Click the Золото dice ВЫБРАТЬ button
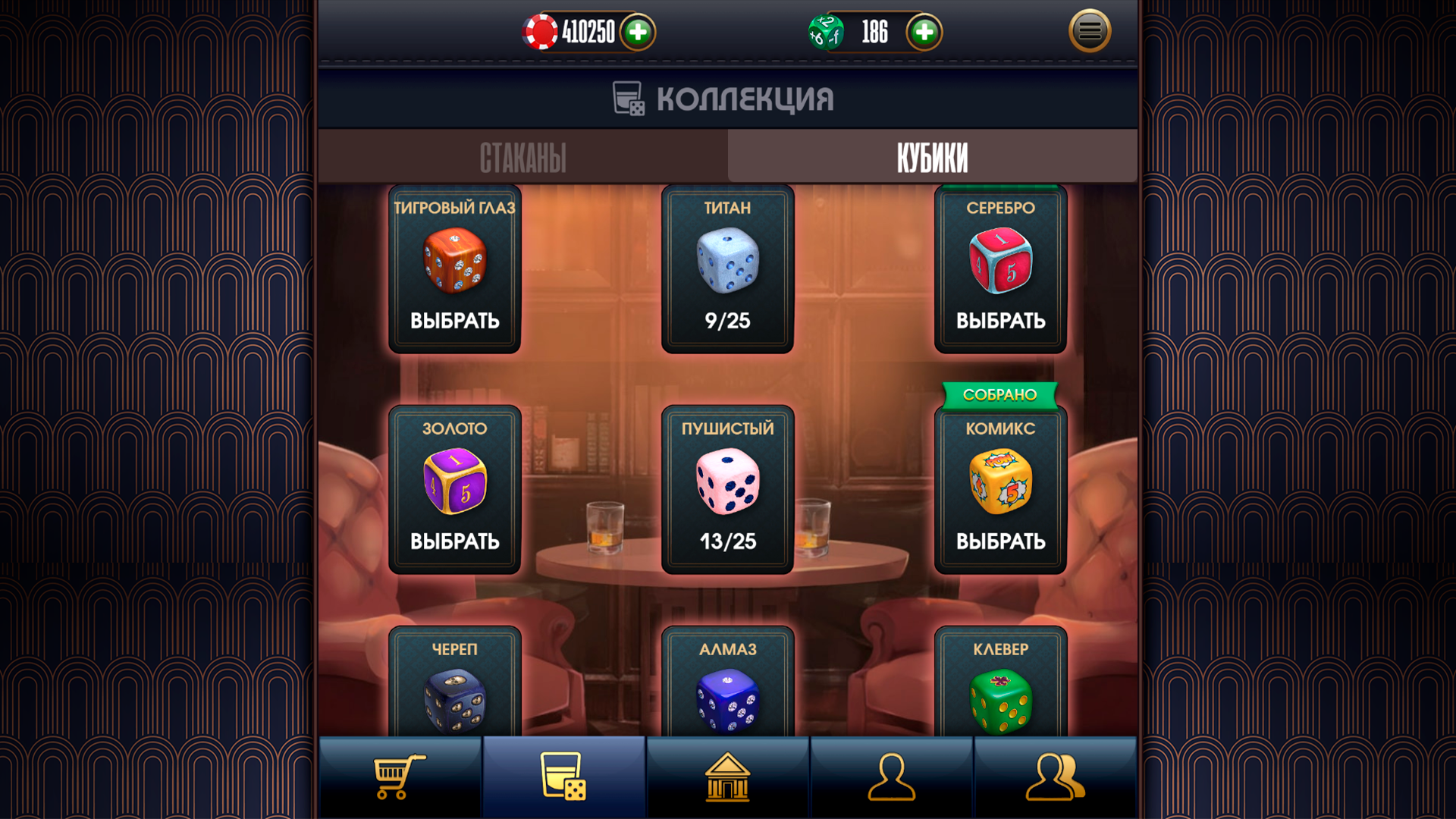Screen dimensions: 1456x819 coord(454,541)
